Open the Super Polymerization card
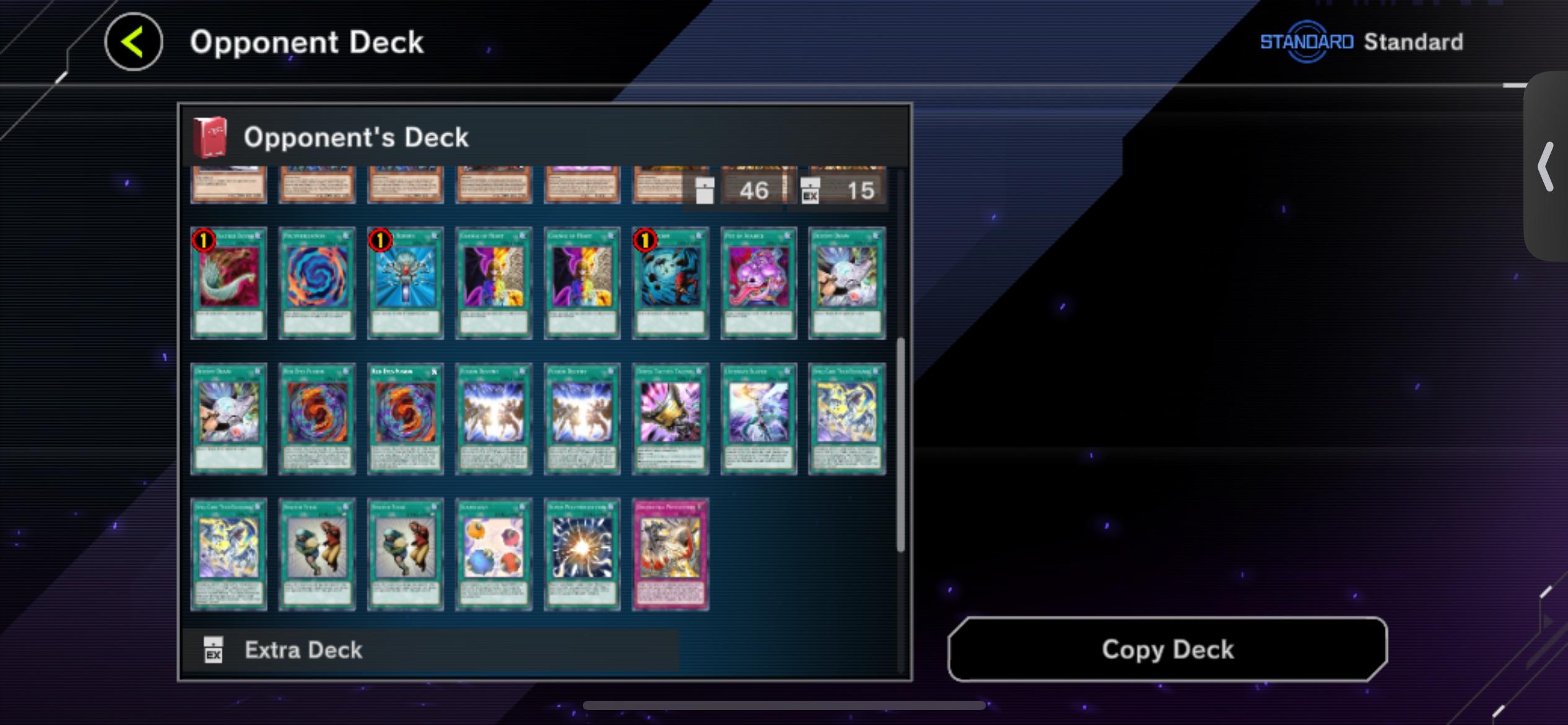1568x725 pixels. pyautogui.click(x=581, y=553)
